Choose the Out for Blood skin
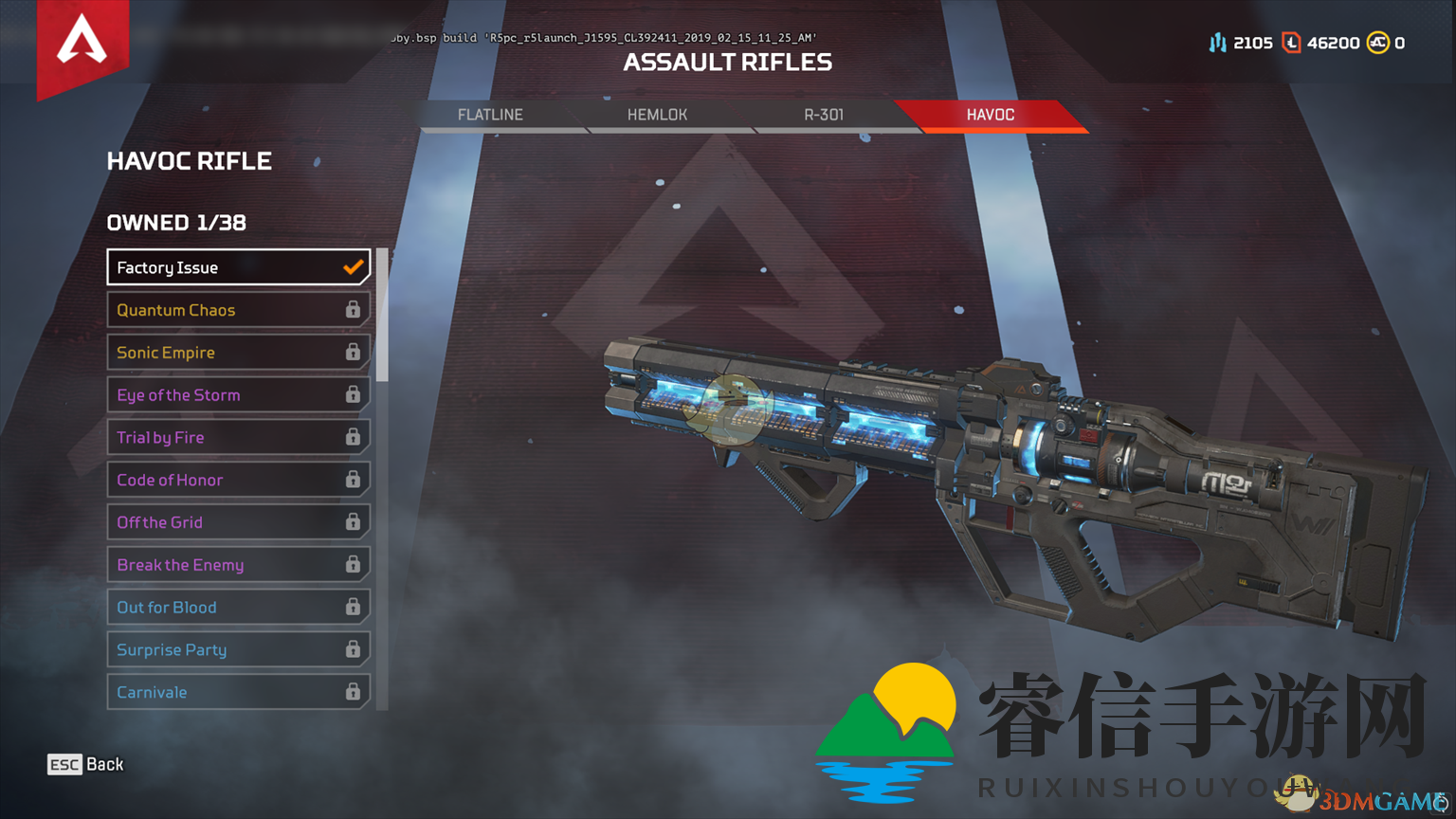Viewport: 1456px width, 819px height. tap(238, 608)
